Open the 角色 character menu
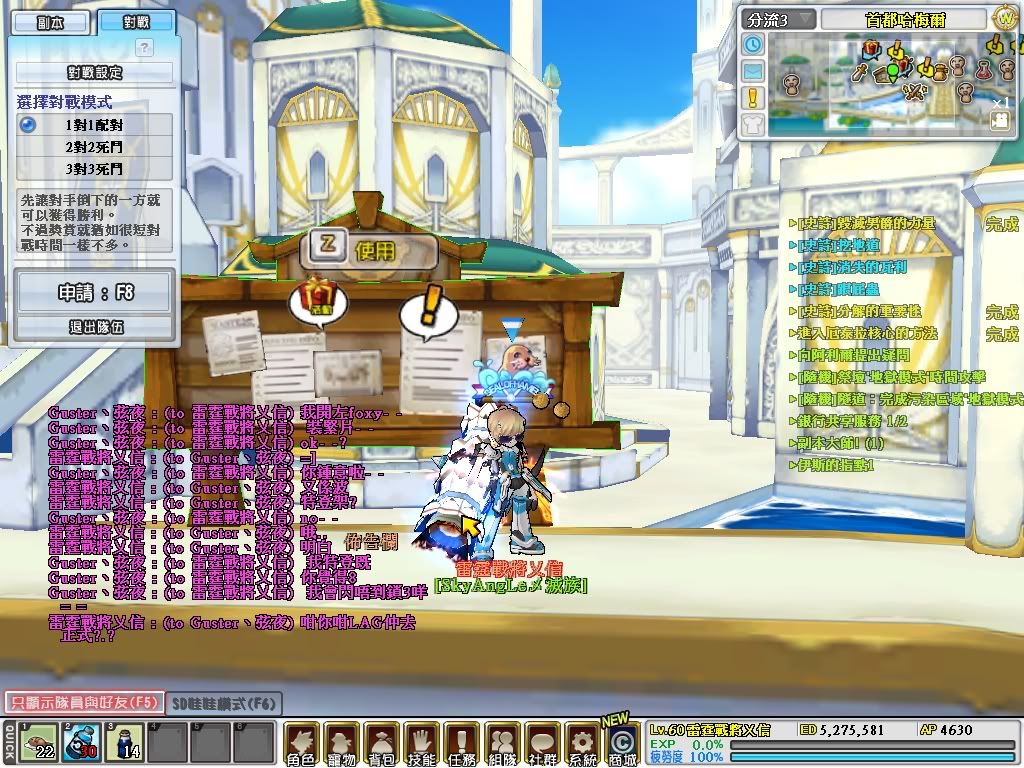 [301, 744]
